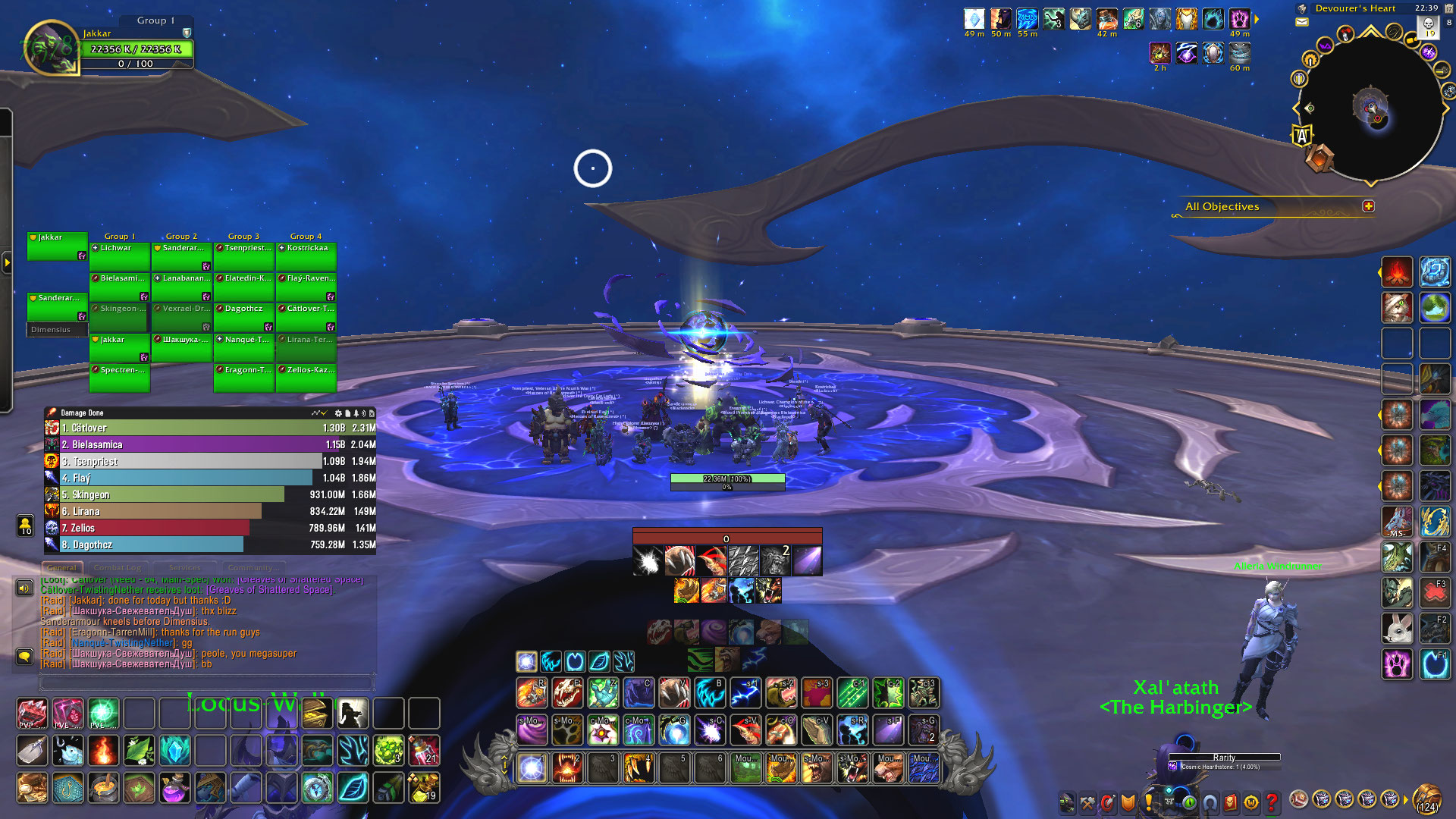Open the Damage Done settings gear
Viewport: 1456px width, 819px height.
coord(338,413)
